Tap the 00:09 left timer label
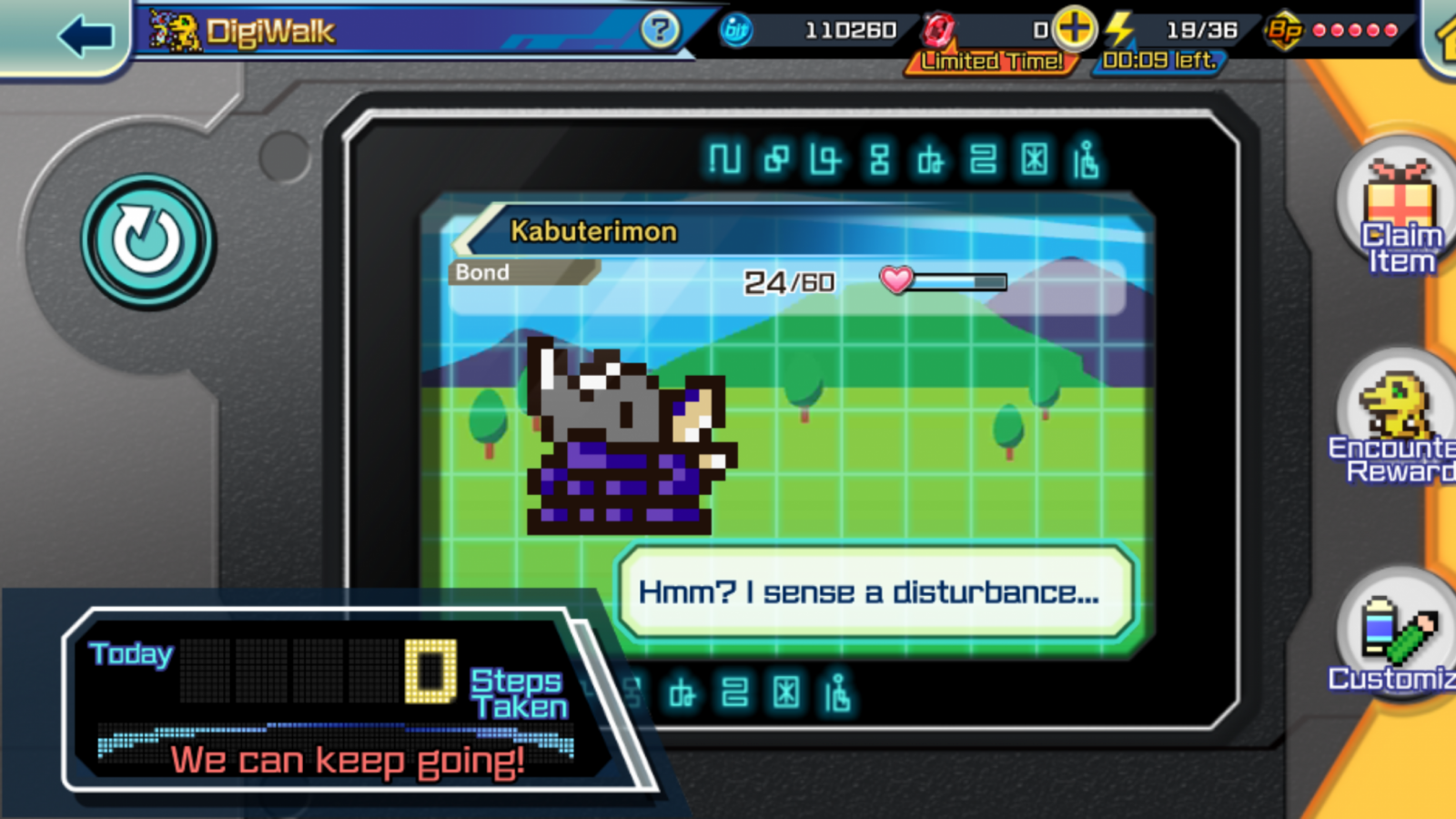 (x=1158, y=62)
